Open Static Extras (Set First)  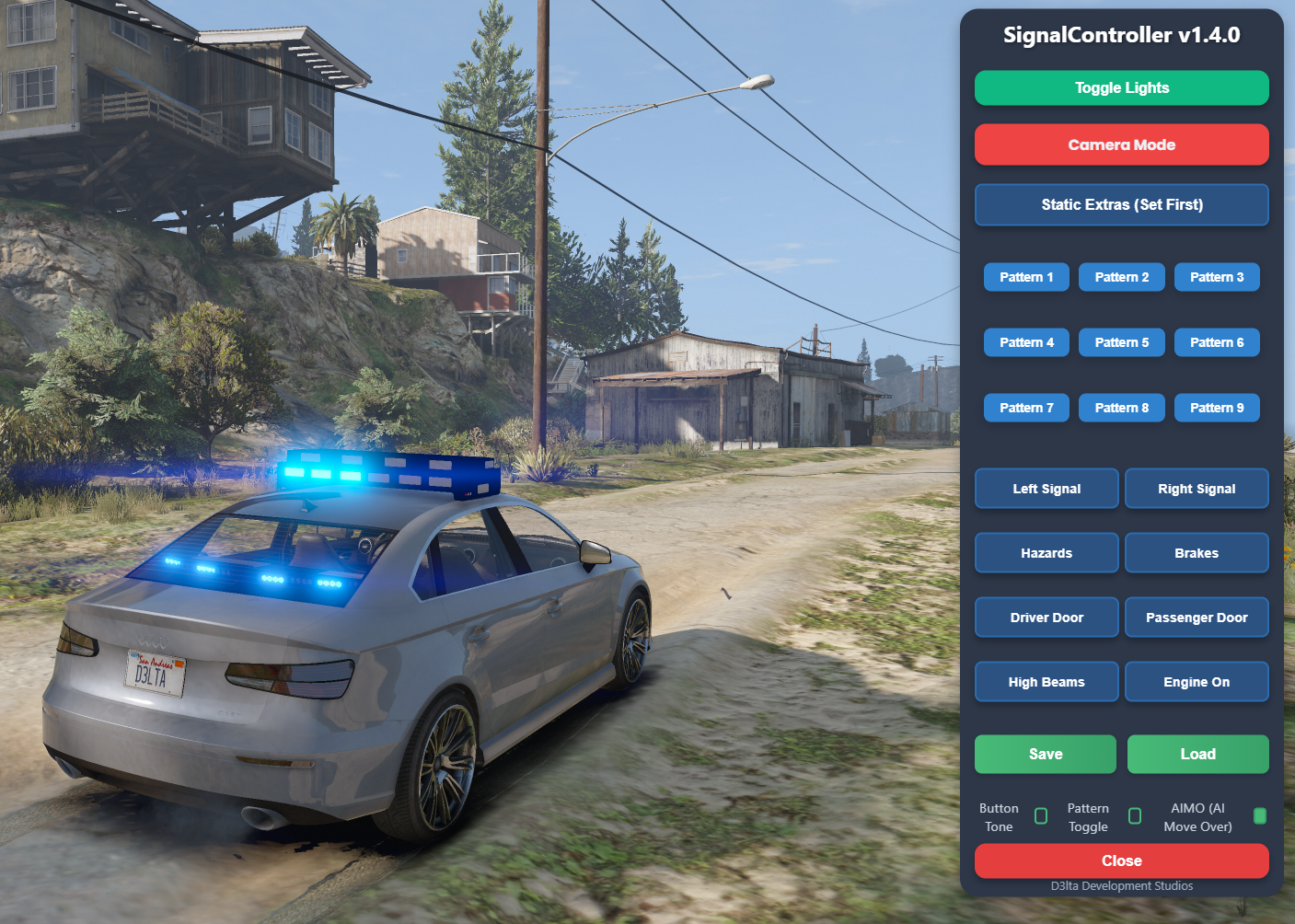[1121, 205]
